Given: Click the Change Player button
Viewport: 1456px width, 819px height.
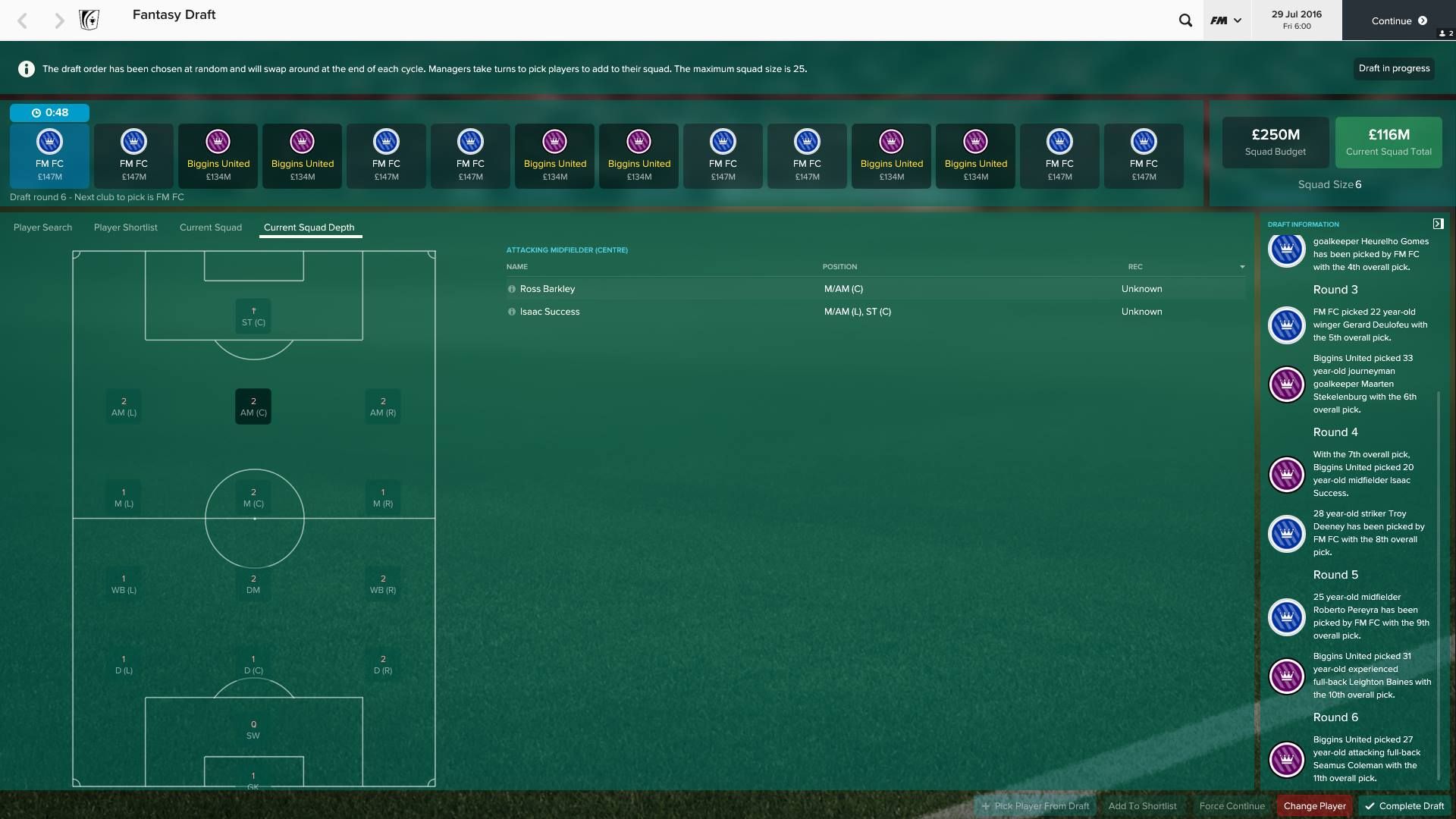Looking at the screenshot, I should coord(1315,806).
